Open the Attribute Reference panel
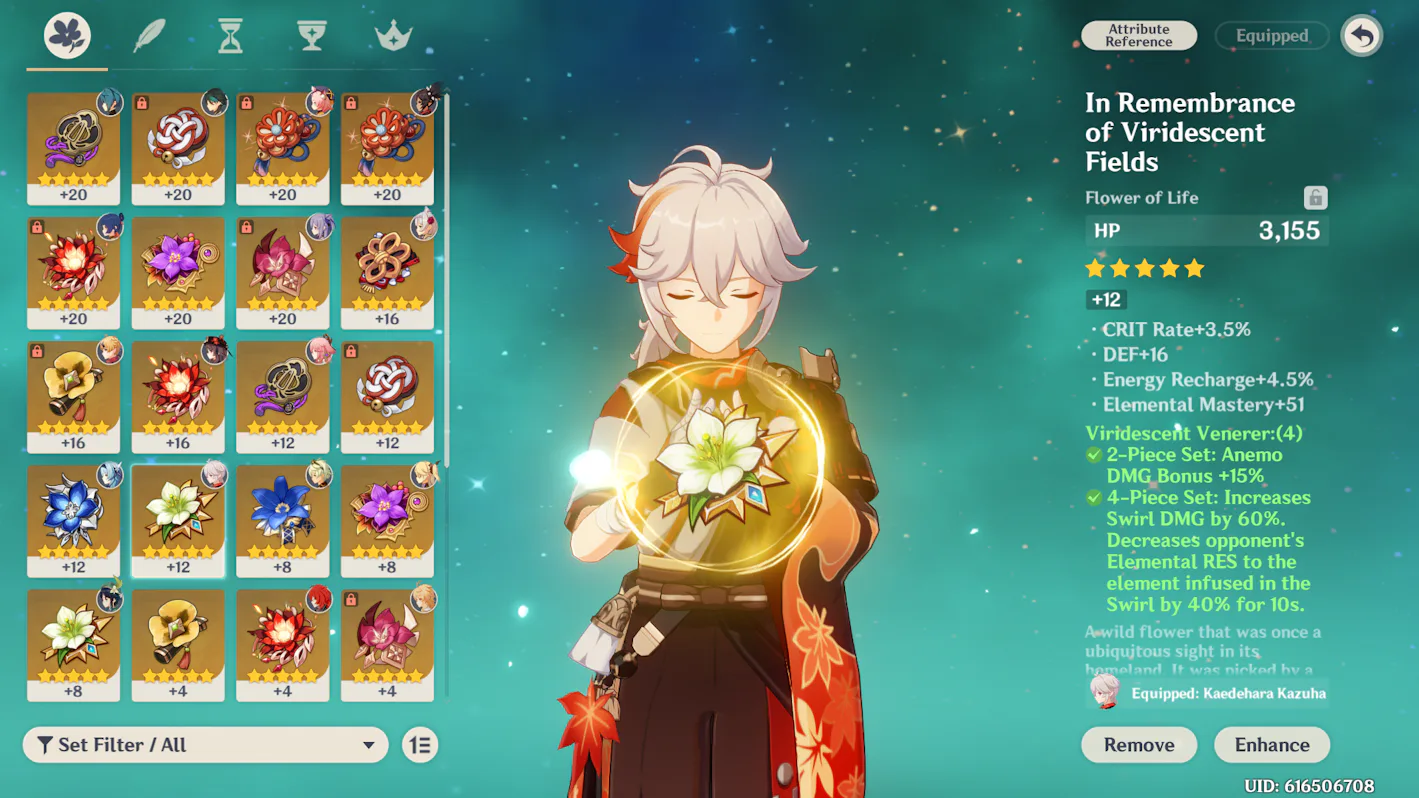 pos(1139,35)
